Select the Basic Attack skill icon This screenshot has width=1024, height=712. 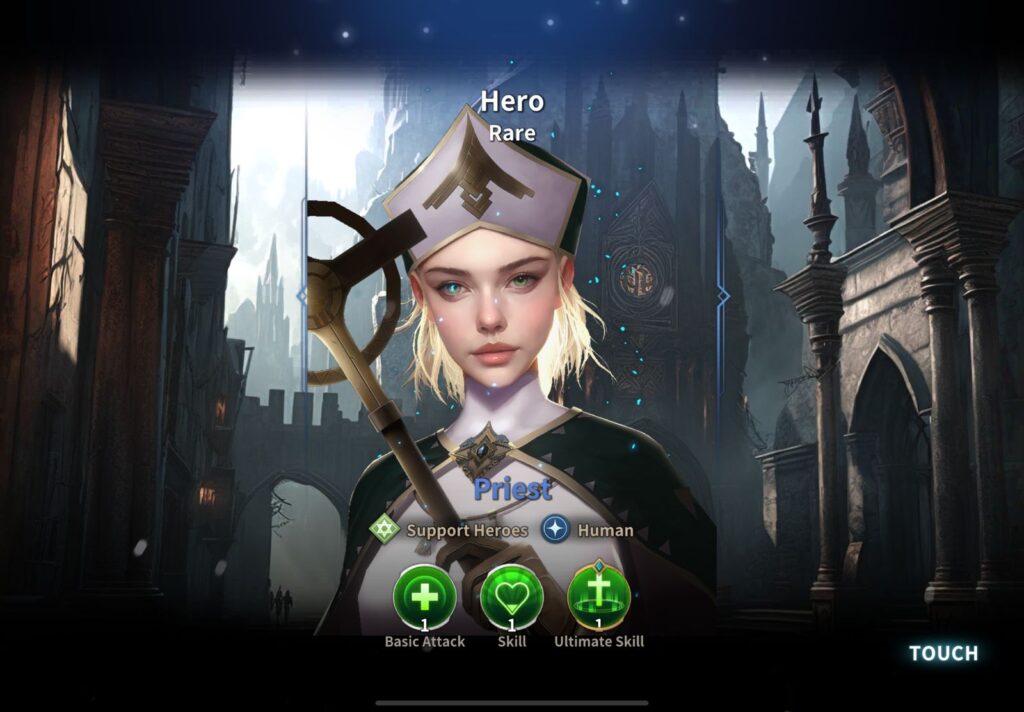[x=425, y=597]
